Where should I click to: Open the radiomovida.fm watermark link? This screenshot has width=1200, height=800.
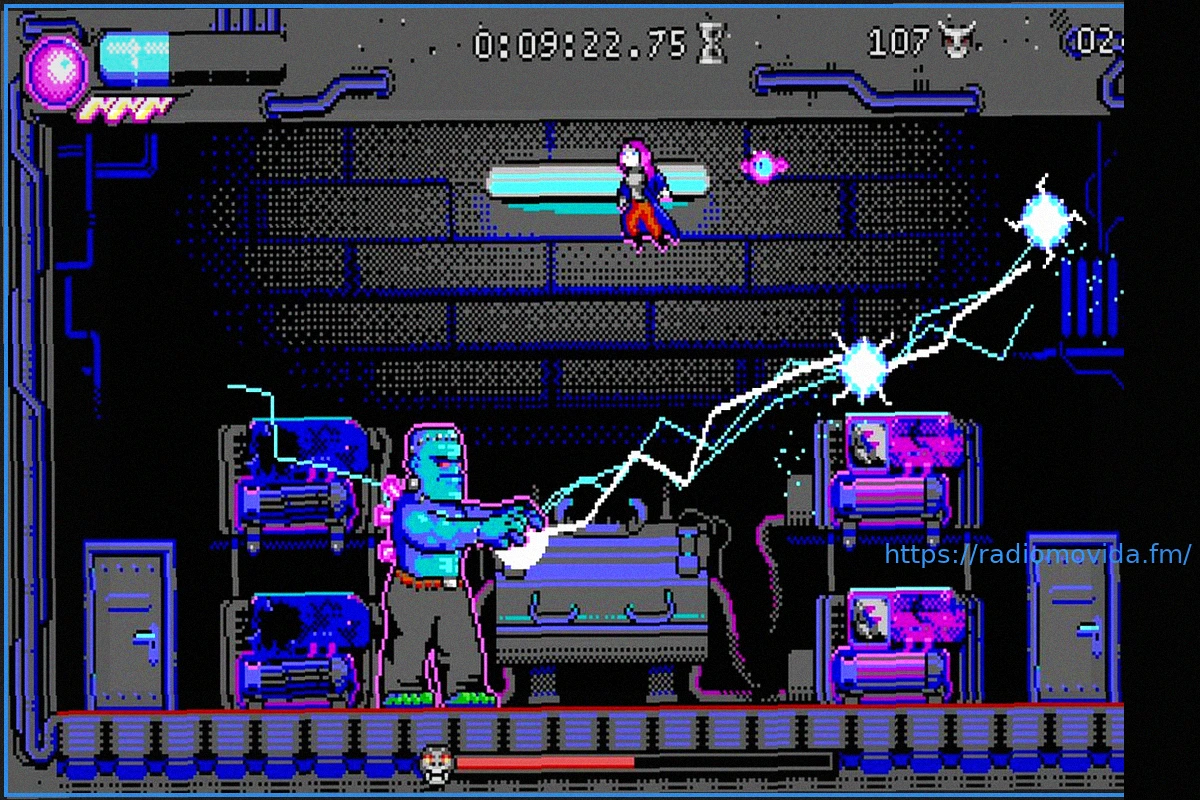click(1038, 554)
